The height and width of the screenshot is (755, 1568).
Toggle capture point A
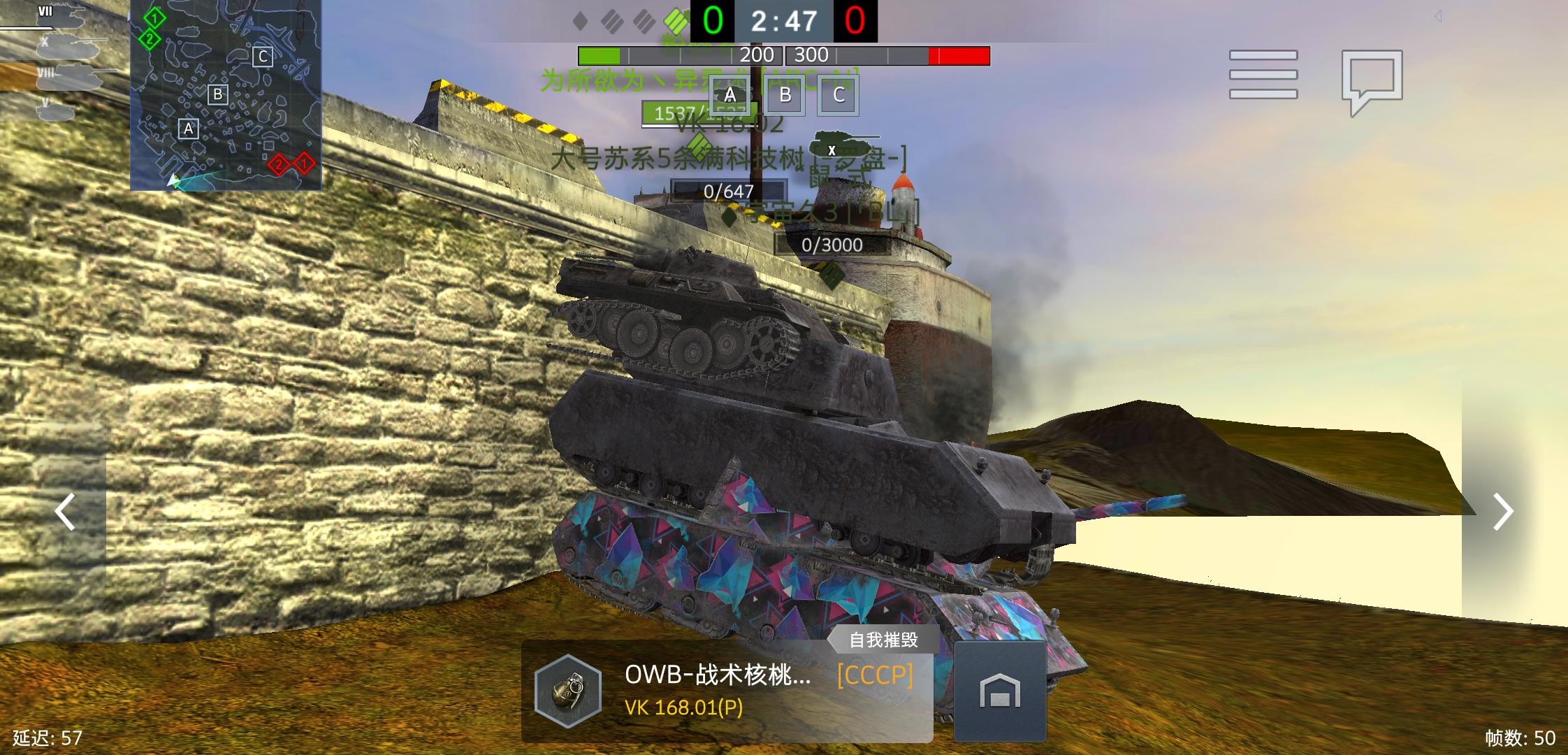click(x=729, y=96)
